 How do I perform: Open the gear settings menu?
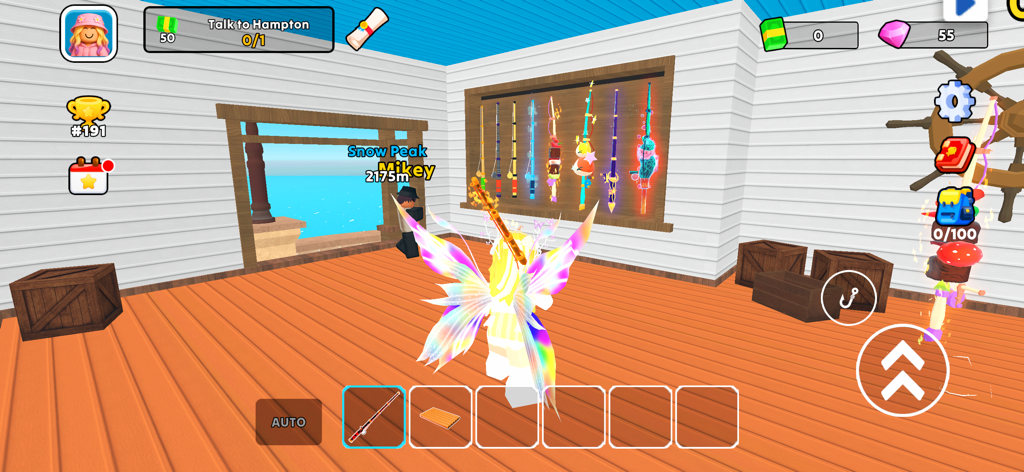(954, 101)
